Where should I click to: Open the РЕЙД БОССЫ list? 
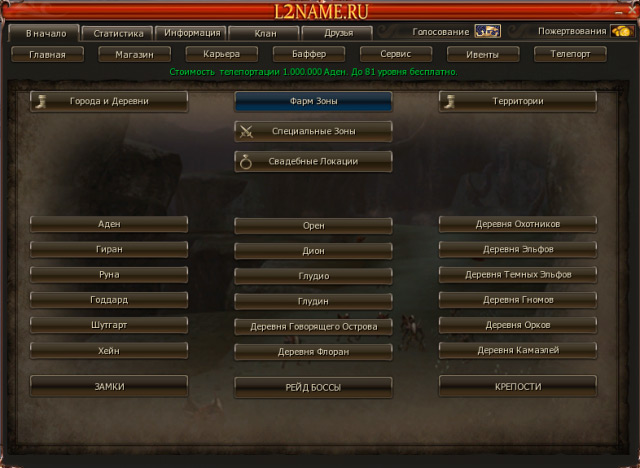313,386
